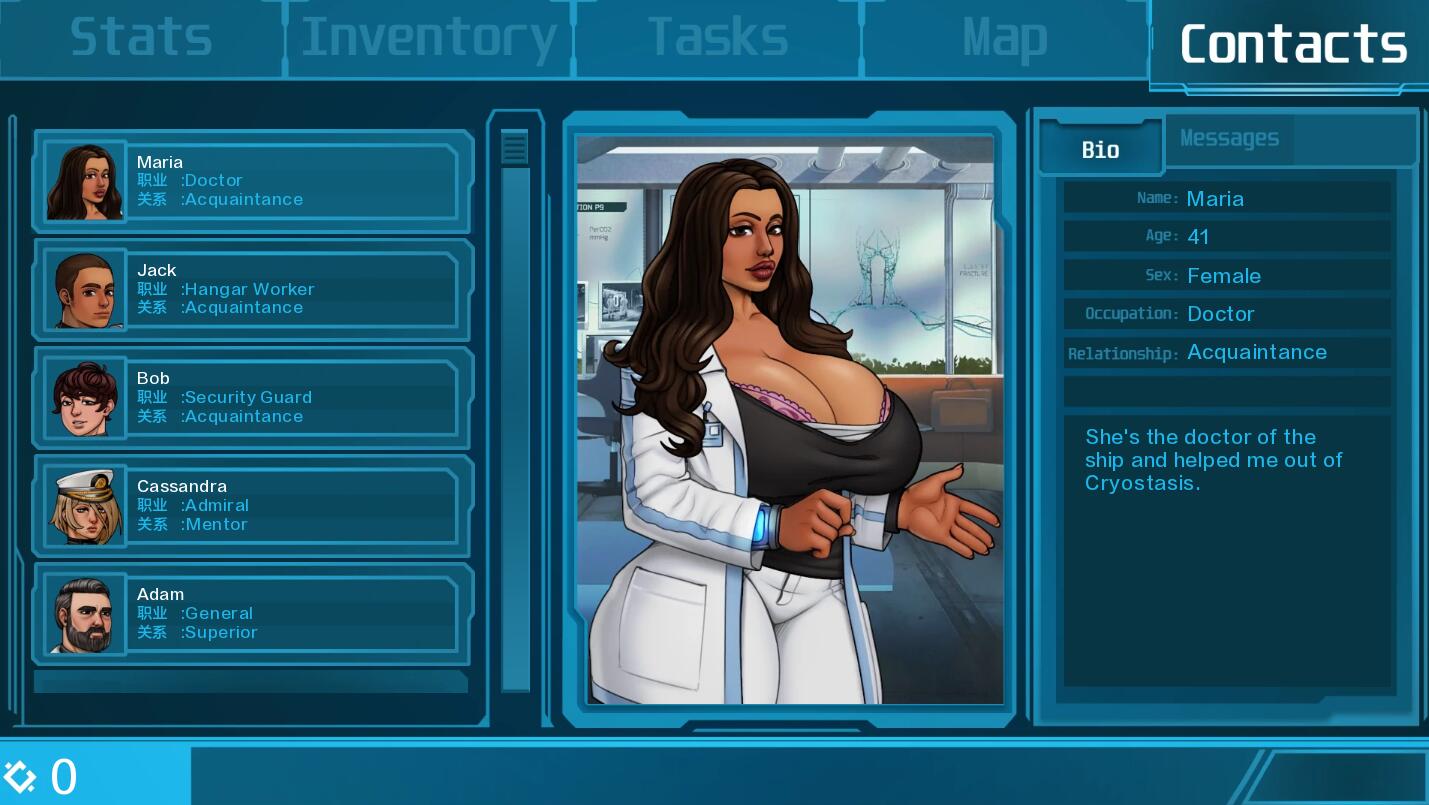Choose Jack the Hangar Worker contact

[x=253, y=289]
